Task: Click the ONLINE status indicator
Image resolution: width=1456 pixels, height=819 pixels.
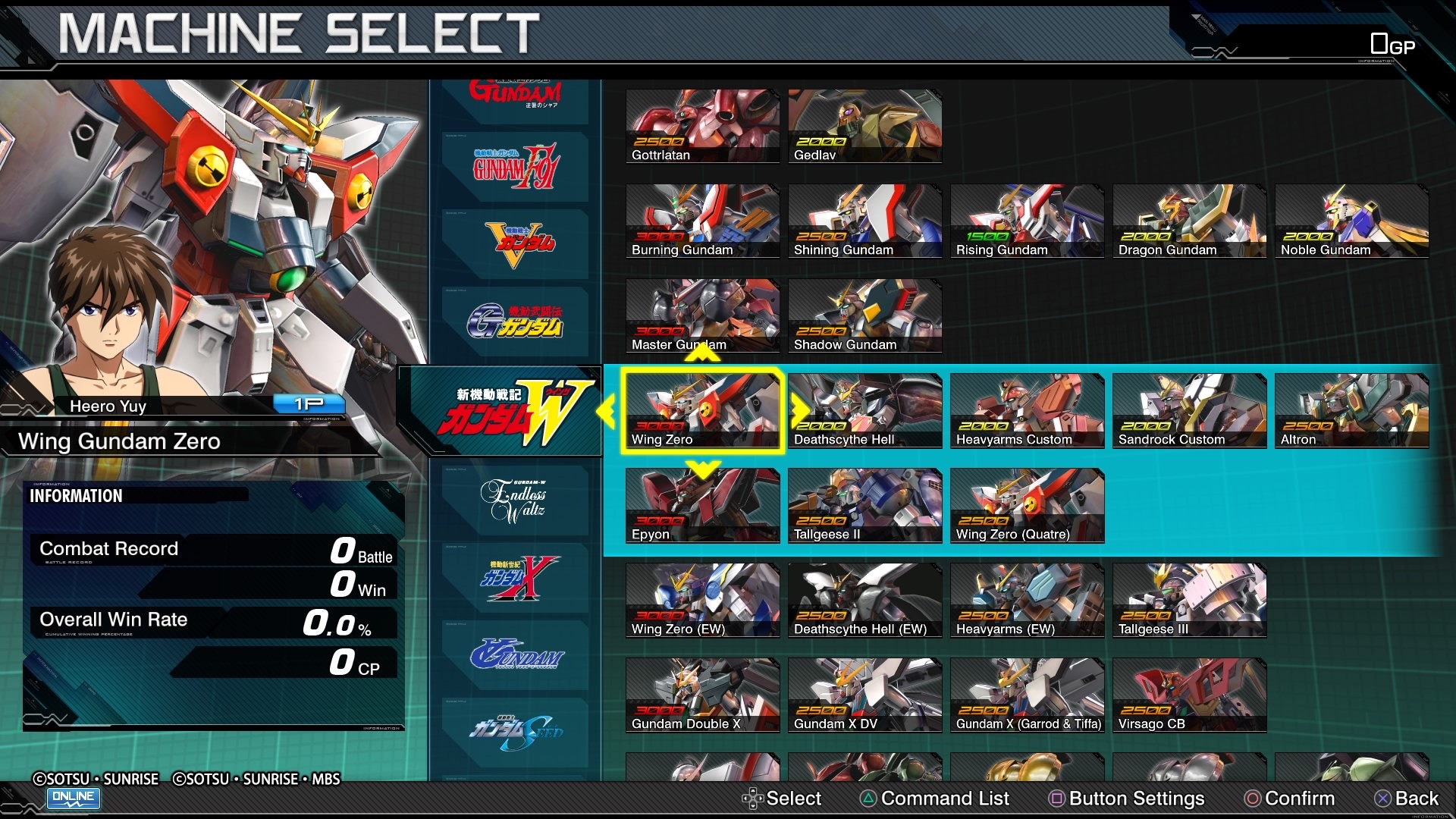Action: pyautogui.click(x=73, y=799)
